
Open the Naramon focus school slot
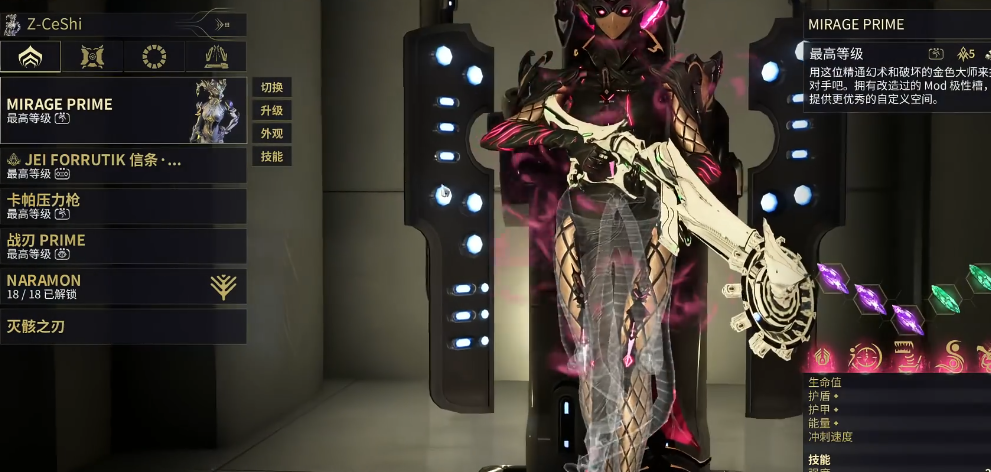123,286
